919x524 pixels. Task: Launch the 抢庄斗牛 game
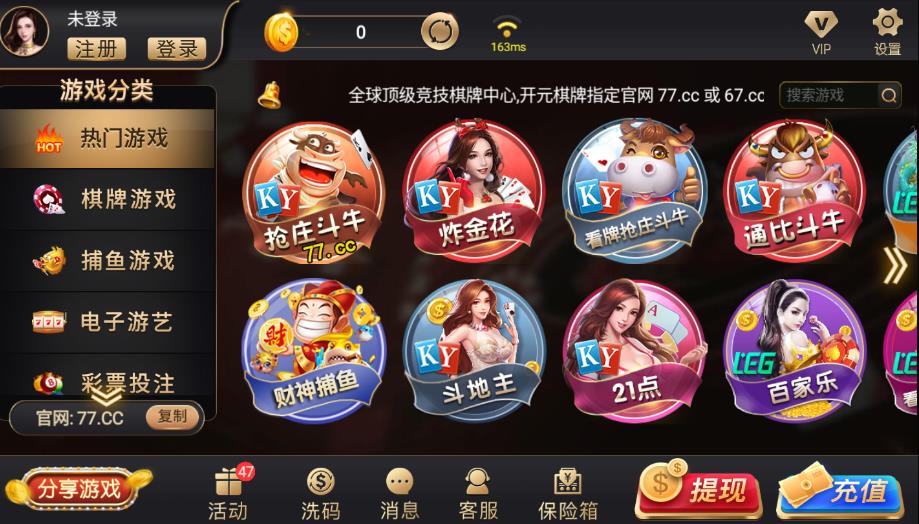click(314, 190)
